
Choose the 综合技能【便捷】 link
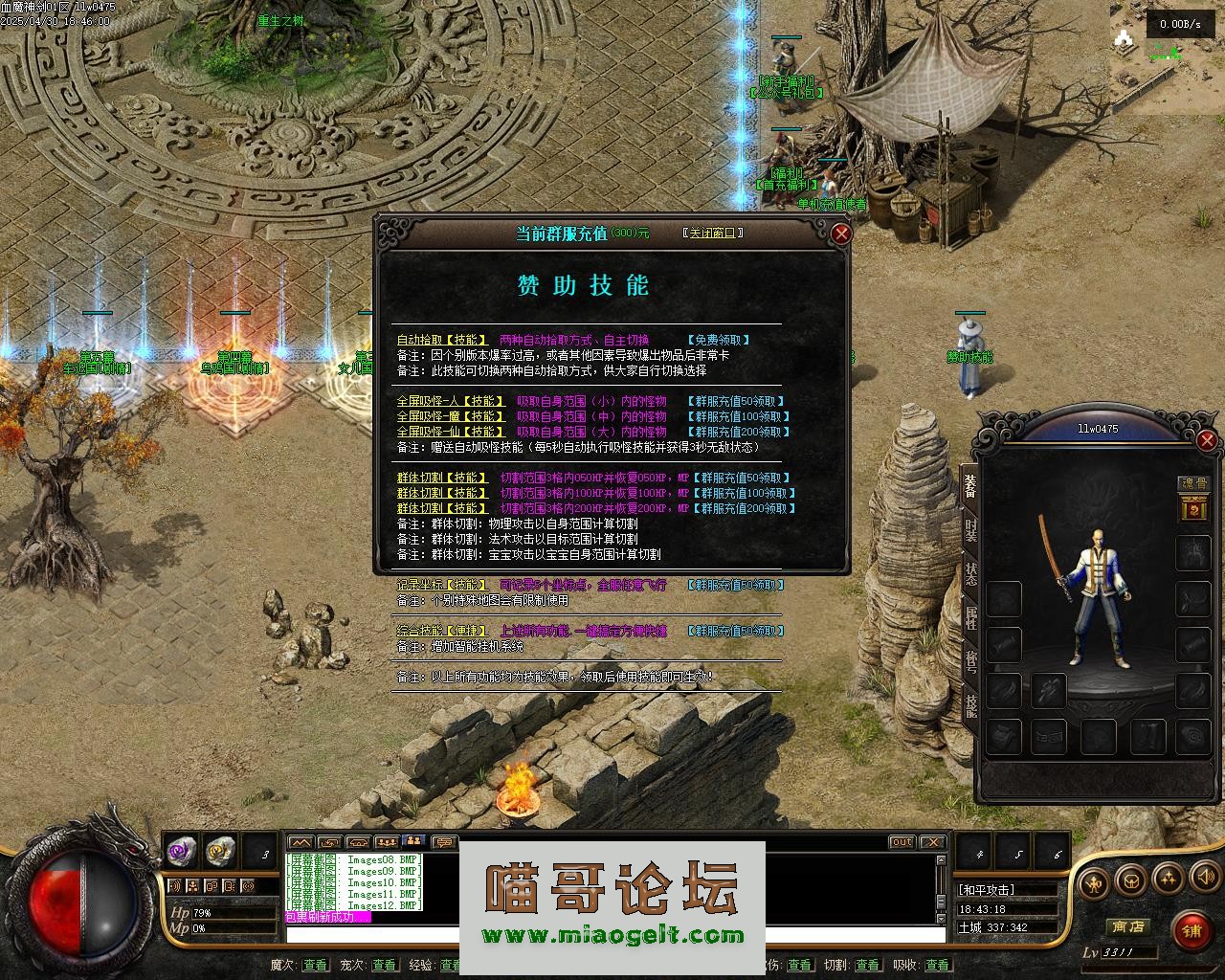(443, 631)
